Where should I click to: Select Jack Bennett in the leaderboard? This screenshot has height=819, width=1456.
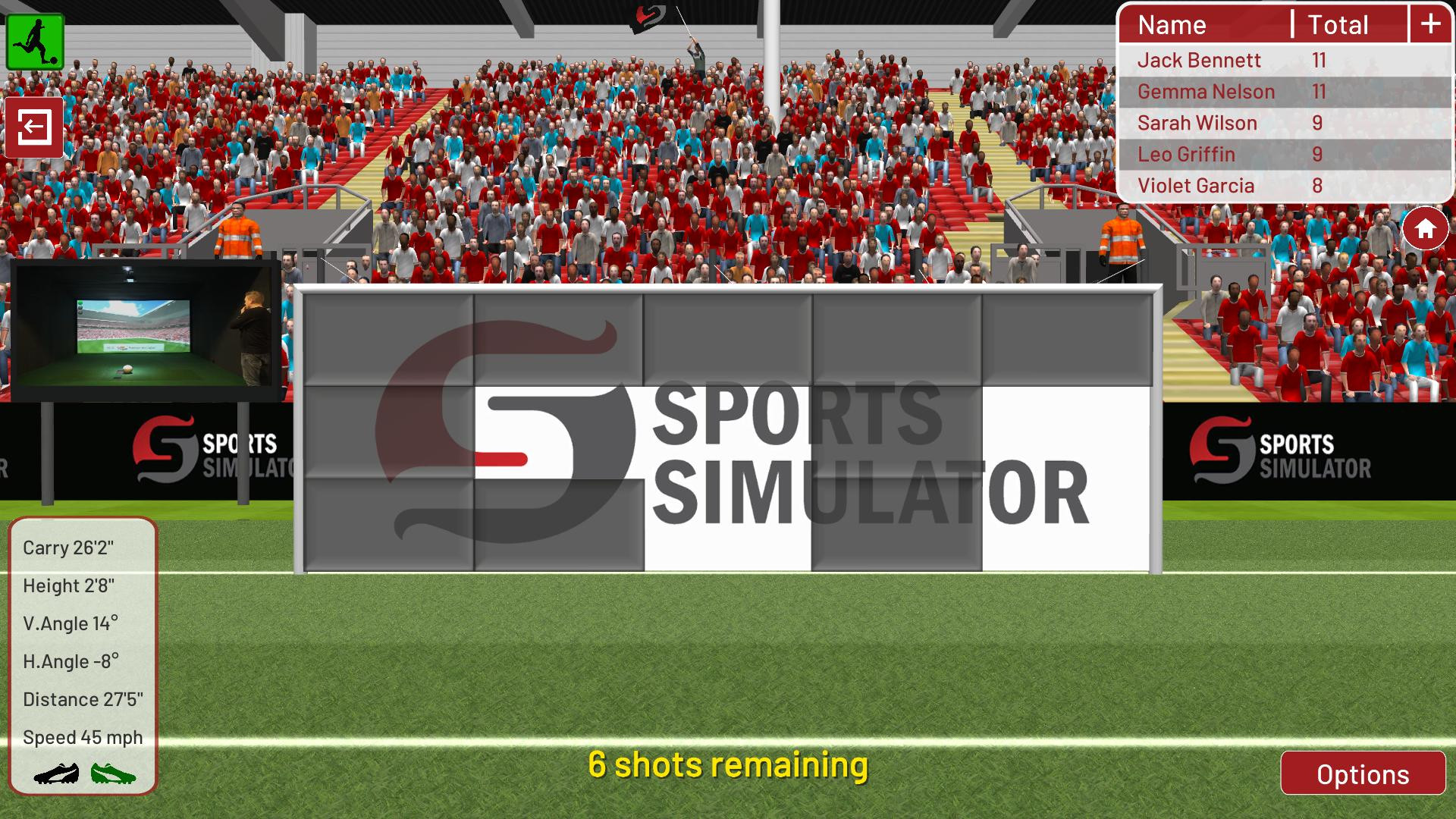coord(1198,60)
